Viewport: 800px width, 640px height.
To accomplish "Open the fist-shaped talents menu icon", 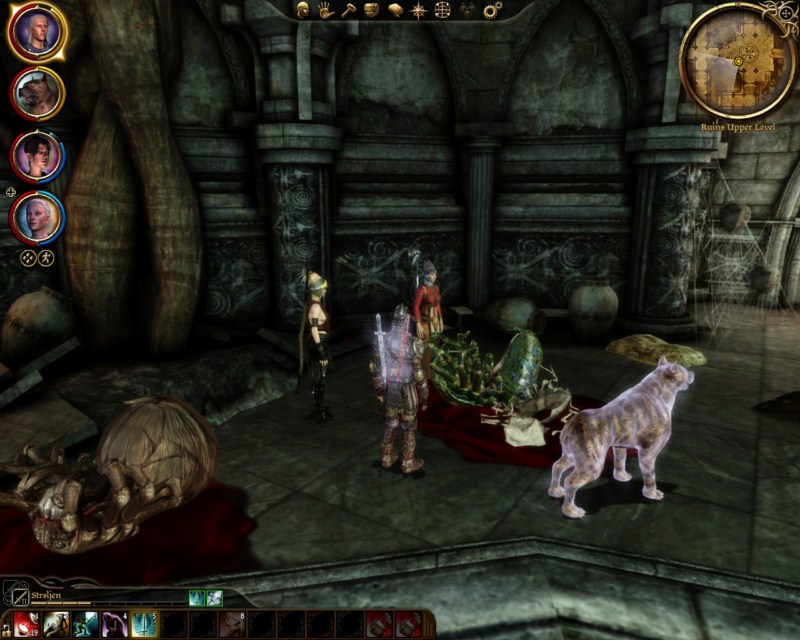I will click(x=371, y=9).
